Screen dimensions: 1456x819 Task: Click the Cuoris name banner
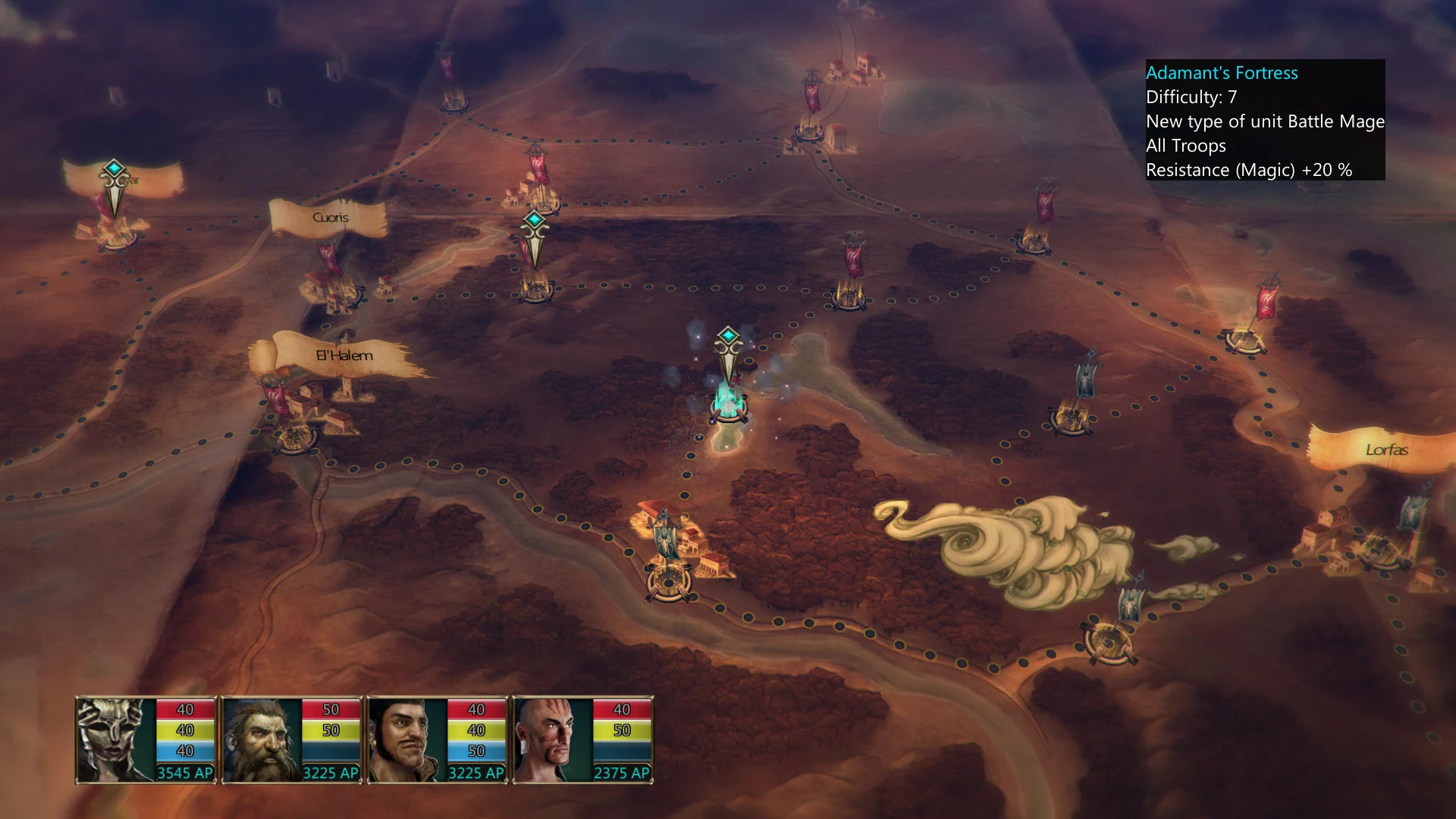[x=330, y=218]
